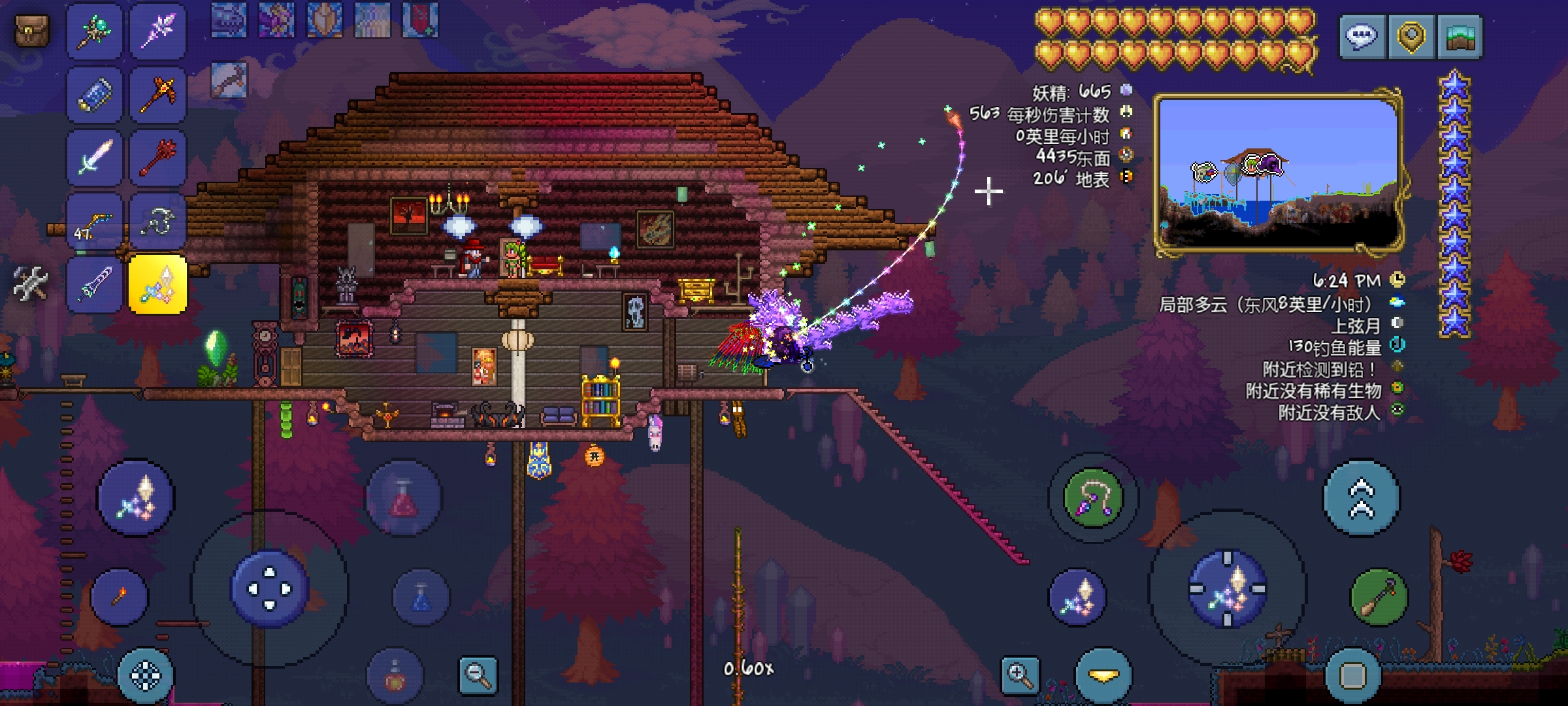1568x706 pixels.
Task: Click the minimap in the gold frame
Action: click(1279, 173)
